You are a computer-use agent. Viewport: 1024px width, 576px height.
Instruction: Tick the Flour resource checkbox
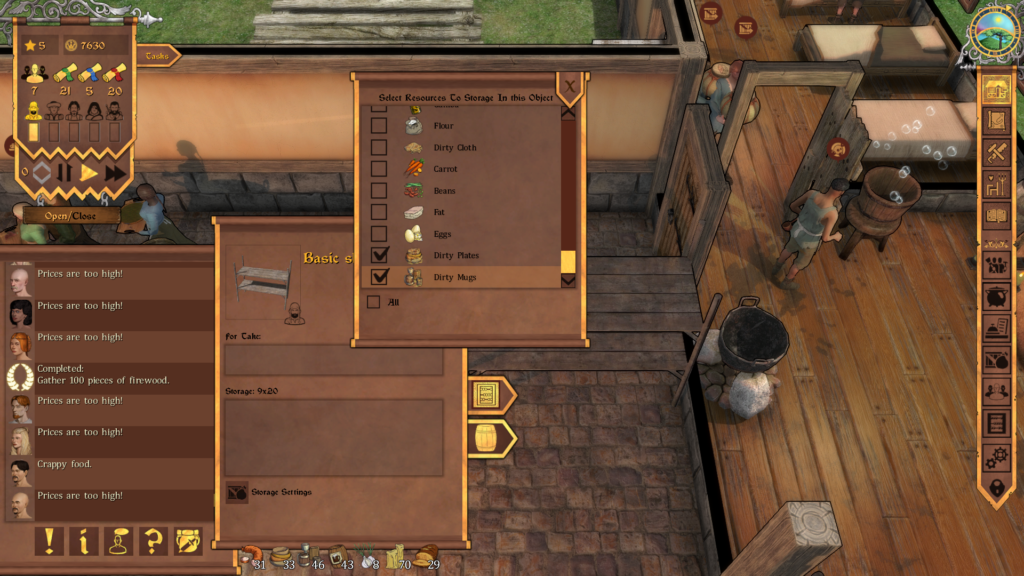[379, 126]
